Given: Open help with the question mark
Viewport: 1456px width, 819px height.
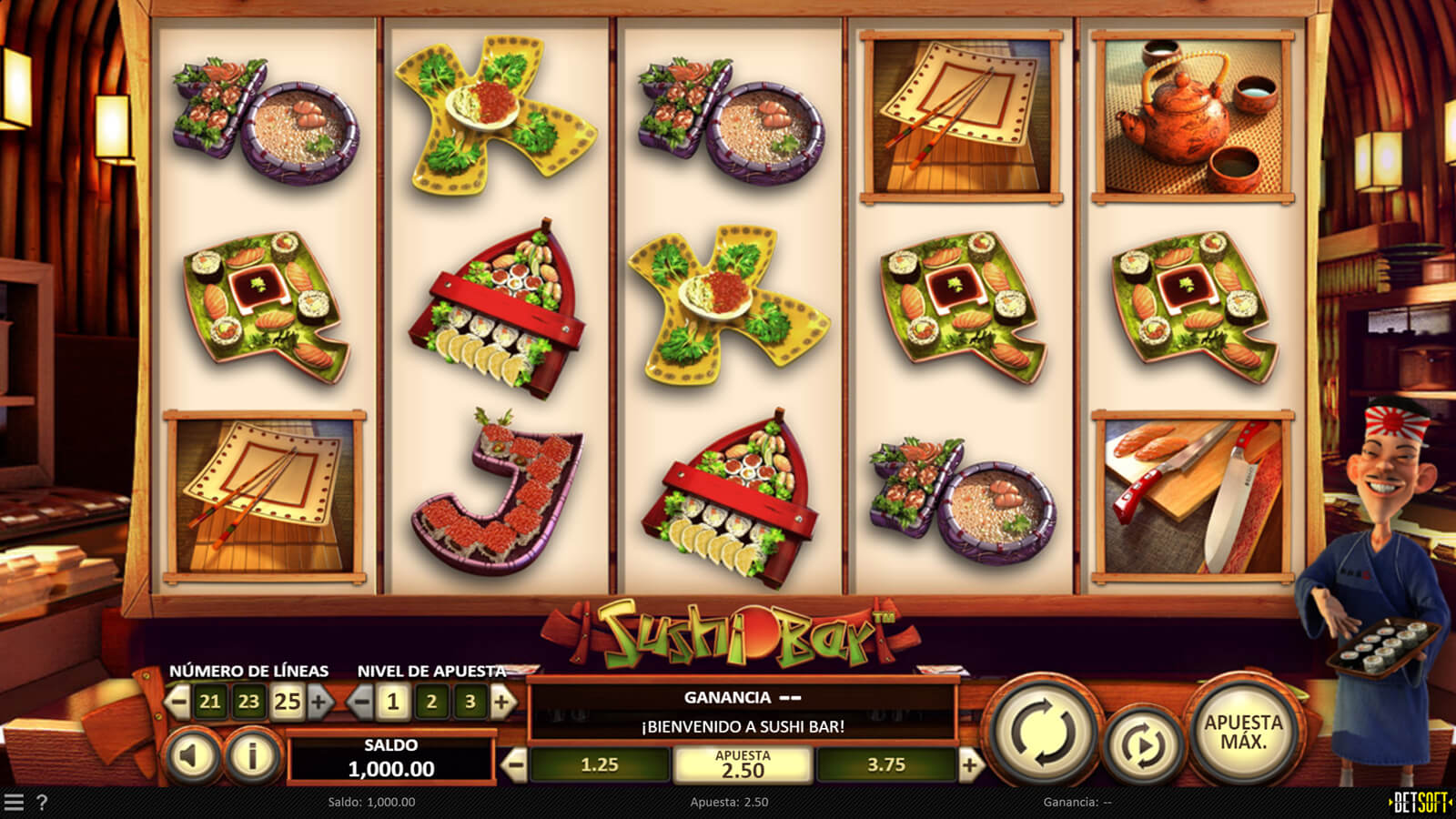Looking at the screenshot, I should coord(42,802).
